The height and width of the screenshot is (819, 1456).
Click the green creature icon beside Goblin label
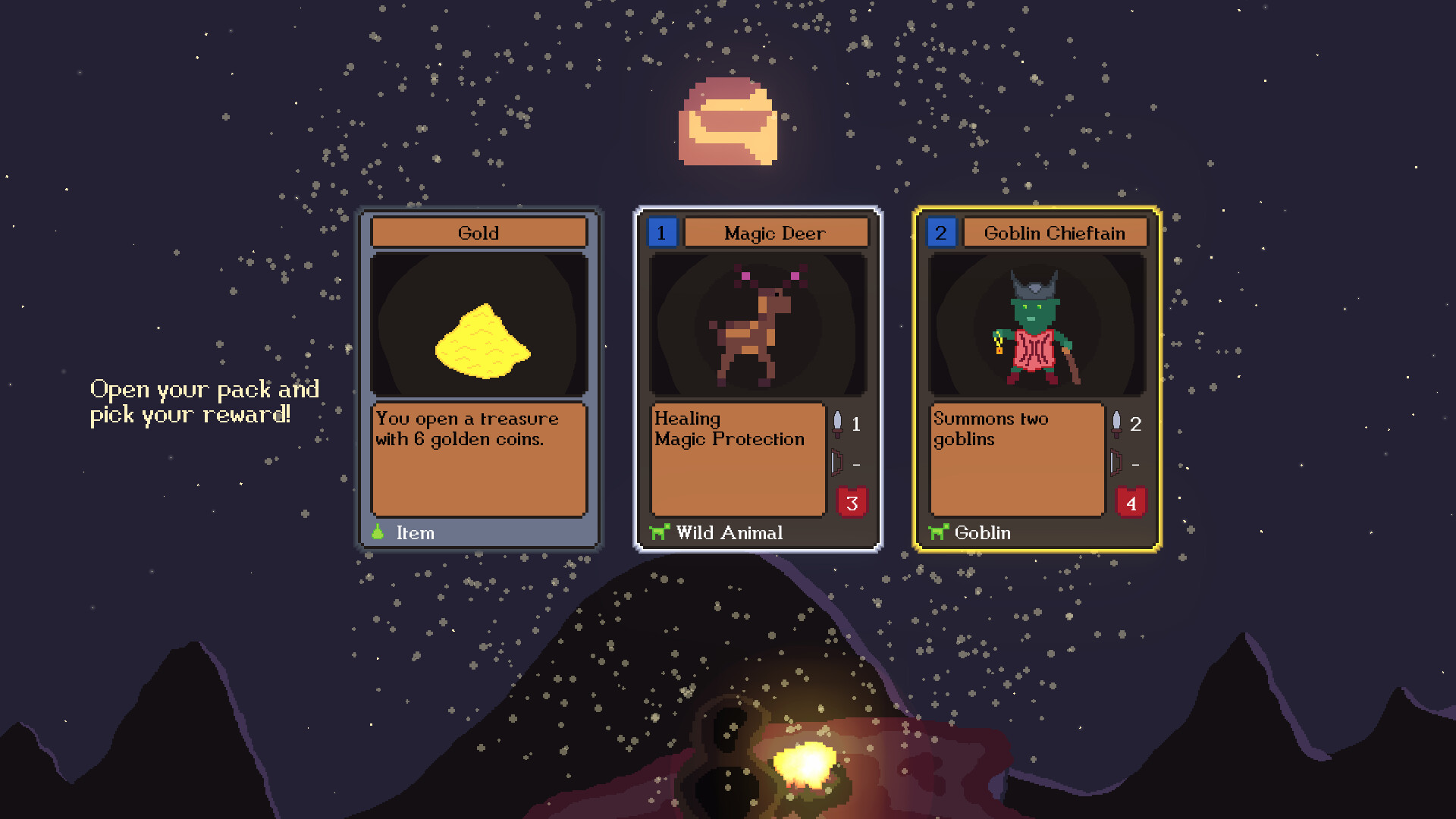click(938, 532)
